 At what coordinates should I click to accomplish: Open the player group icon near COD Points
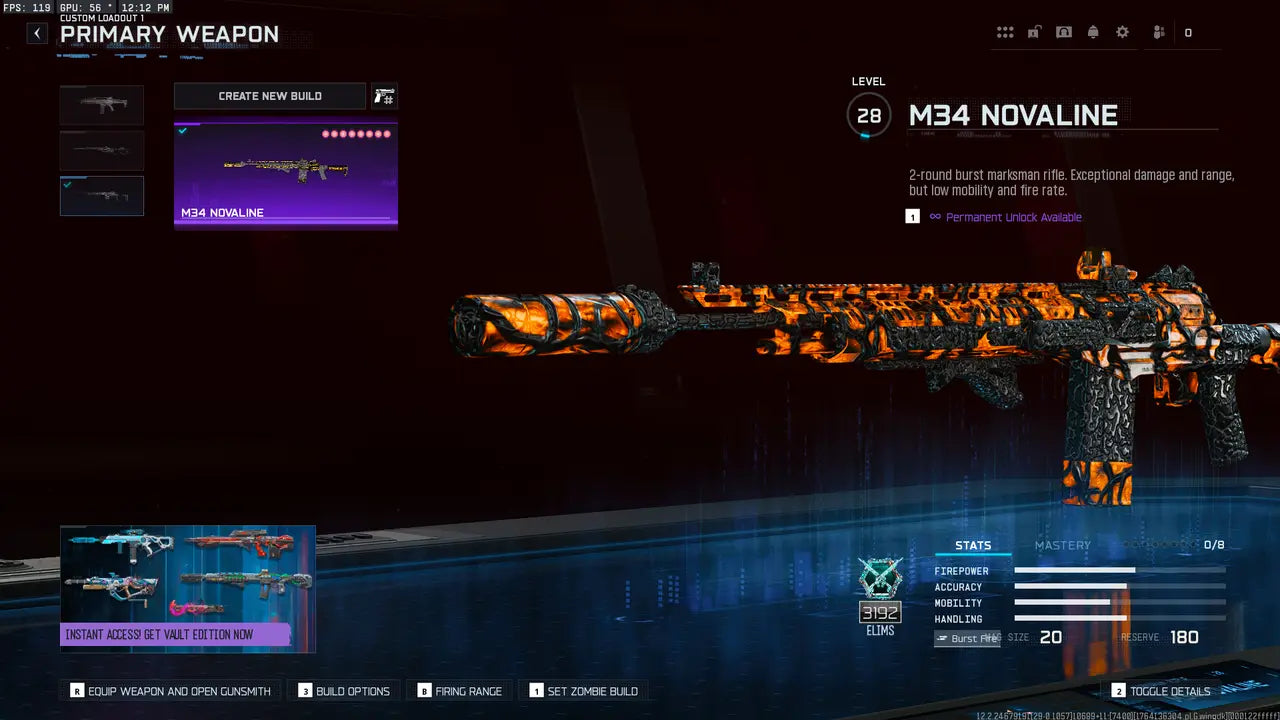pyautogui.click(x=1157, y=31)
